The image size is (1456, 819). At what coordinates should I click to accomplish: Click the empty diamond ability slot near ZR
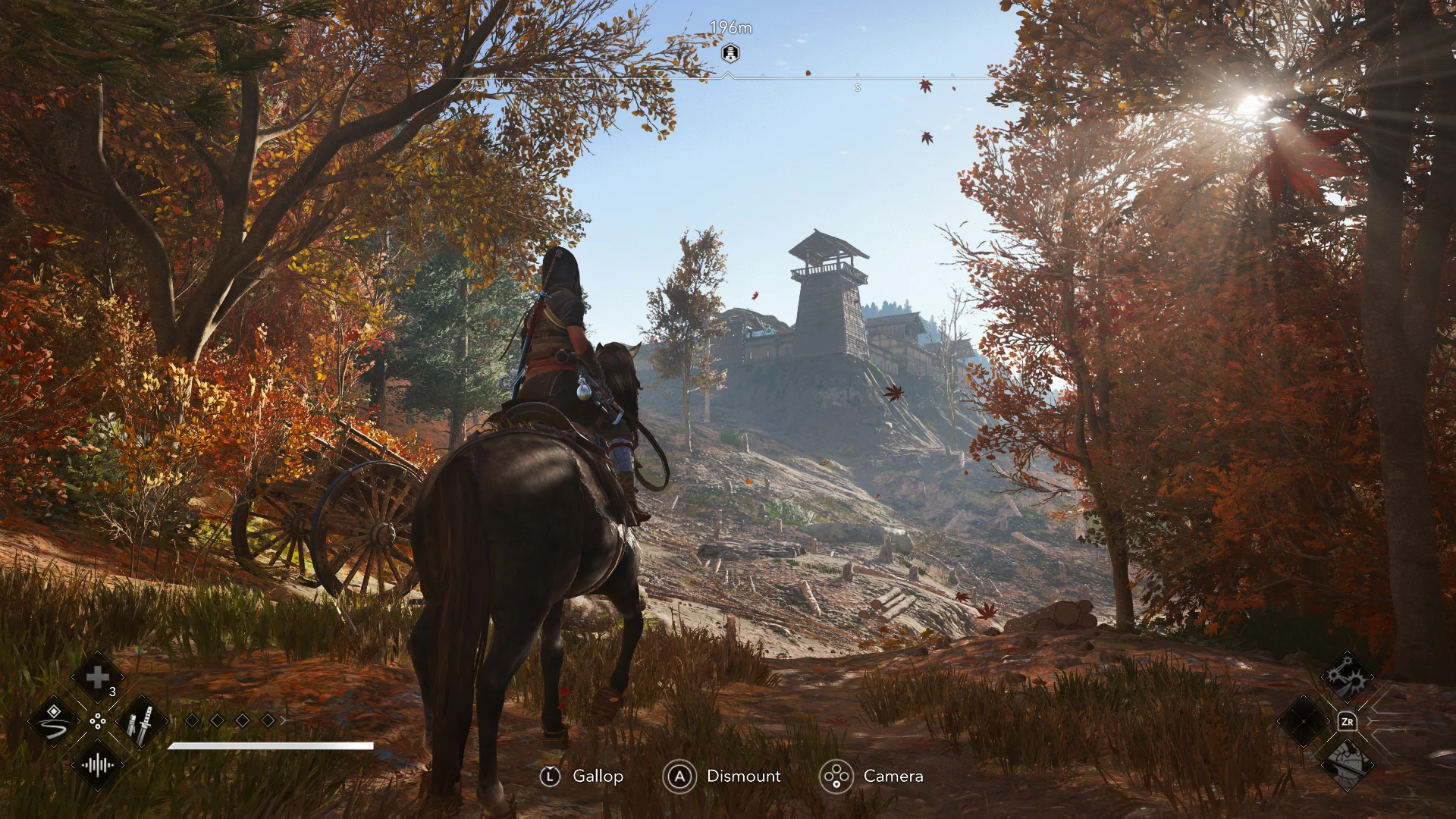click(x=1304, y=722)
